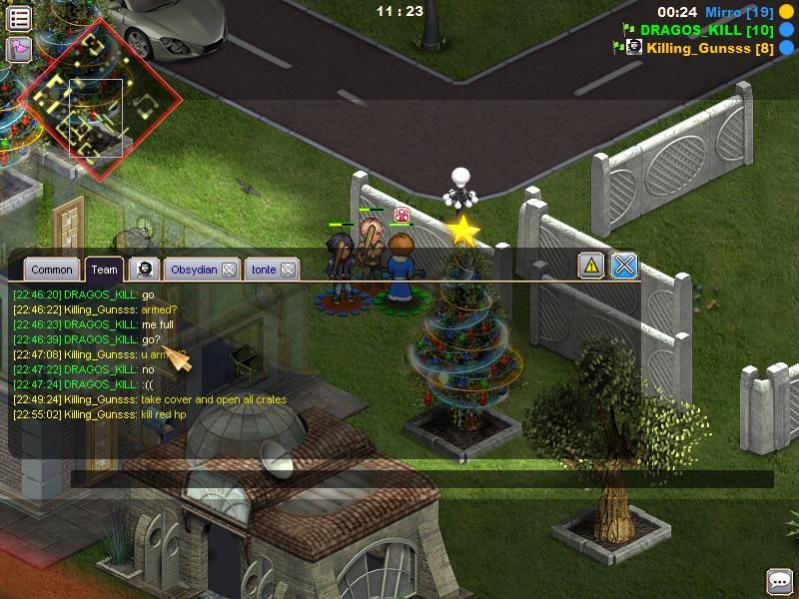Select Mirro in the player list
Image resolution: width=799 pixels, height=599 pixels.
739,12
